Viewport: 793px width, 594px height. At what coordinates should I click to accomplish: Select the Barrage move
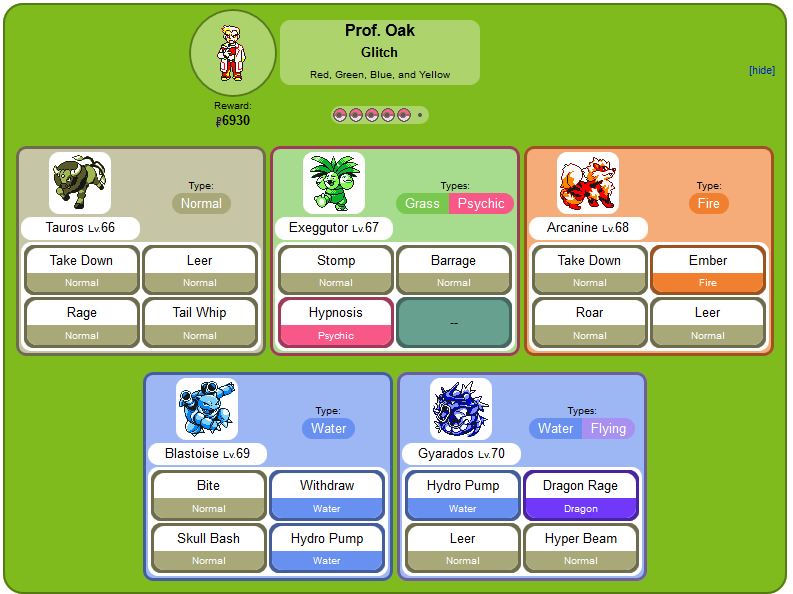(x=453, y=261)
